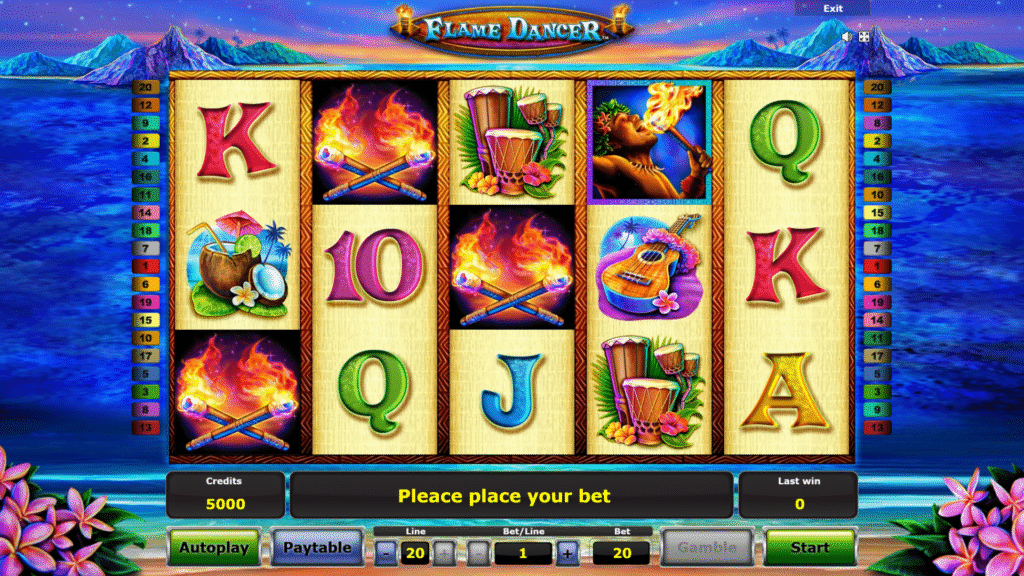The height and width of the screenshot is (576, 1024).
Task: Lower the Bet/Line amount
Action: [x=480, y=553]
